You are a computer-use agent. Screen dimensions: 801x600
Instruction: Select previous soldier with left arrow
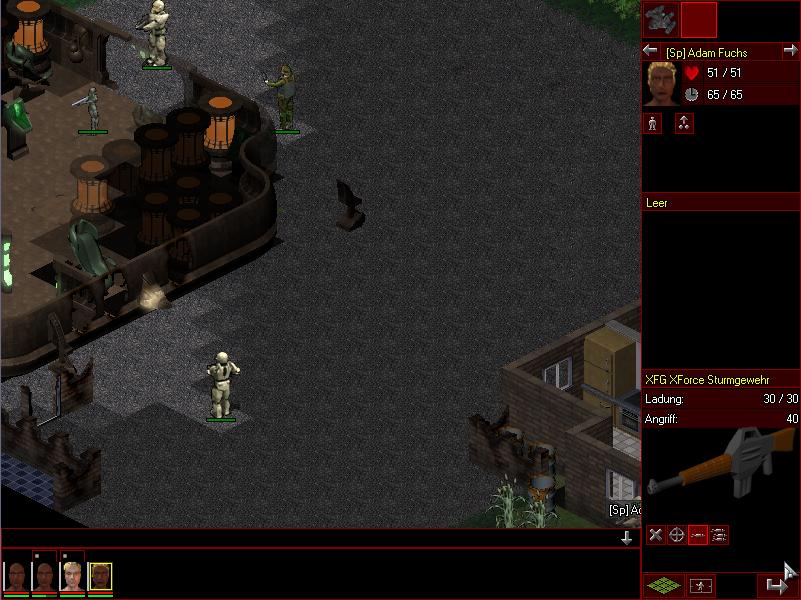click(x=650, y=51)
